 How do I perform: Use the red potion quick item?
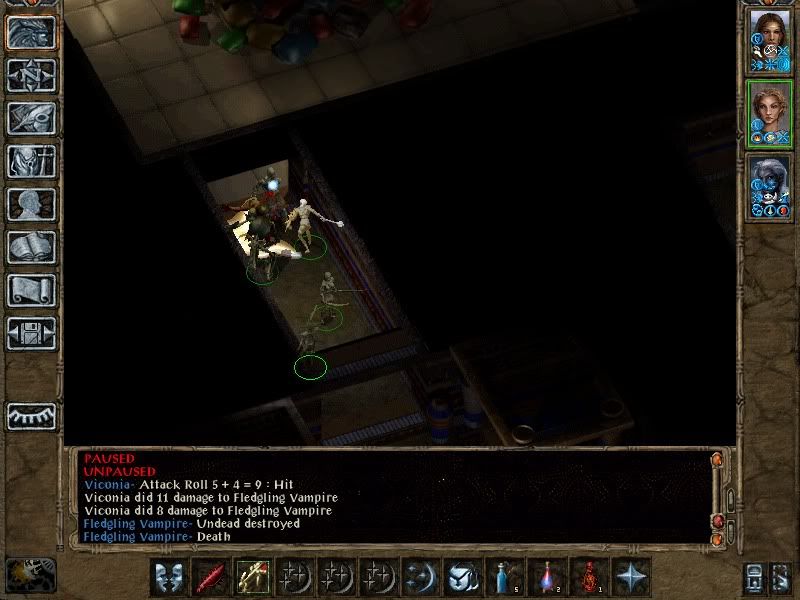590,577
